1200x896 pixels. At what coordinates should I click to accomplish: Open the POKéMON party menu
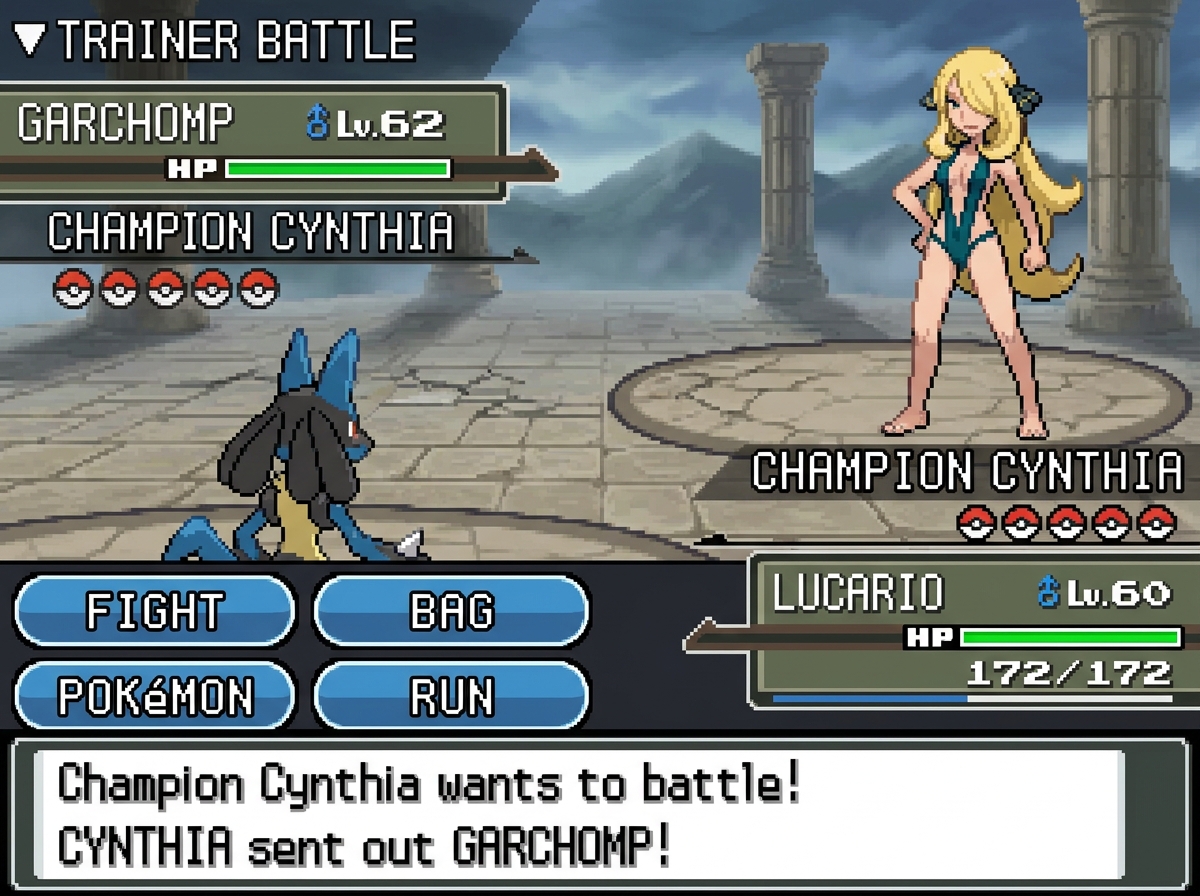tap(155, 696)
